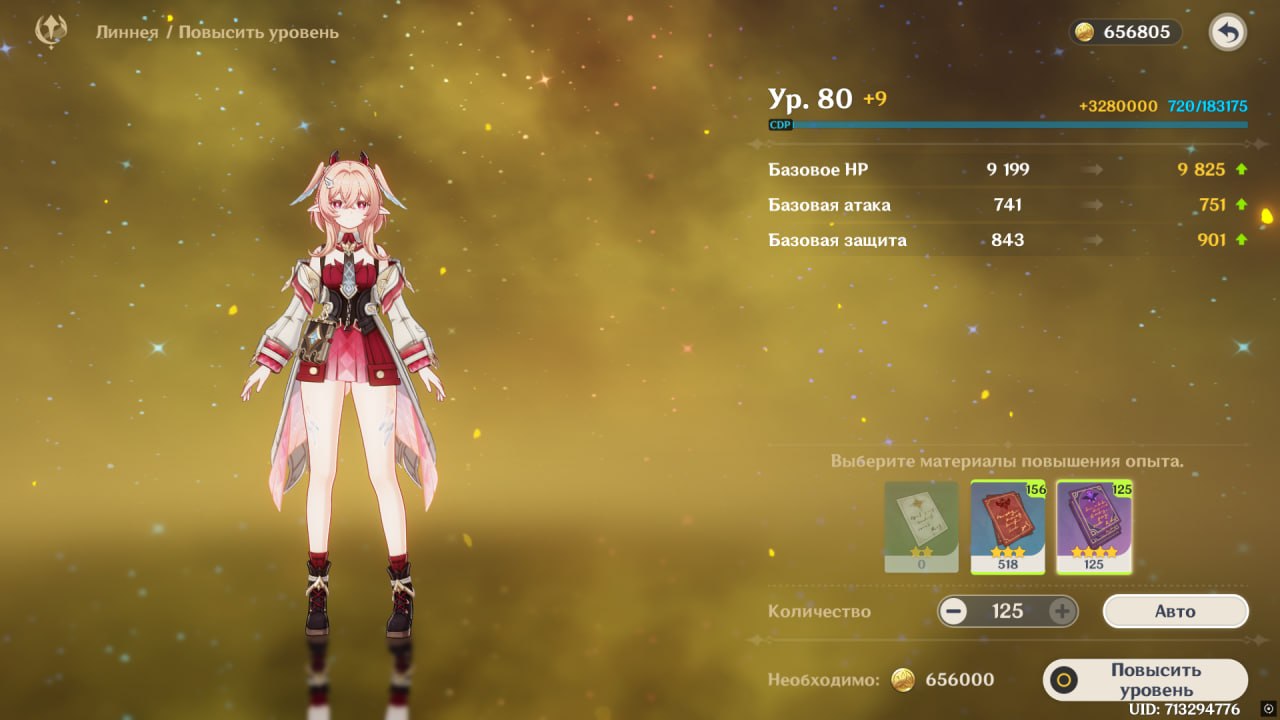The height and width of the screenshot is (720, 1280).
Task: Confirm with Повысить уровень button
Action: 1146,680
